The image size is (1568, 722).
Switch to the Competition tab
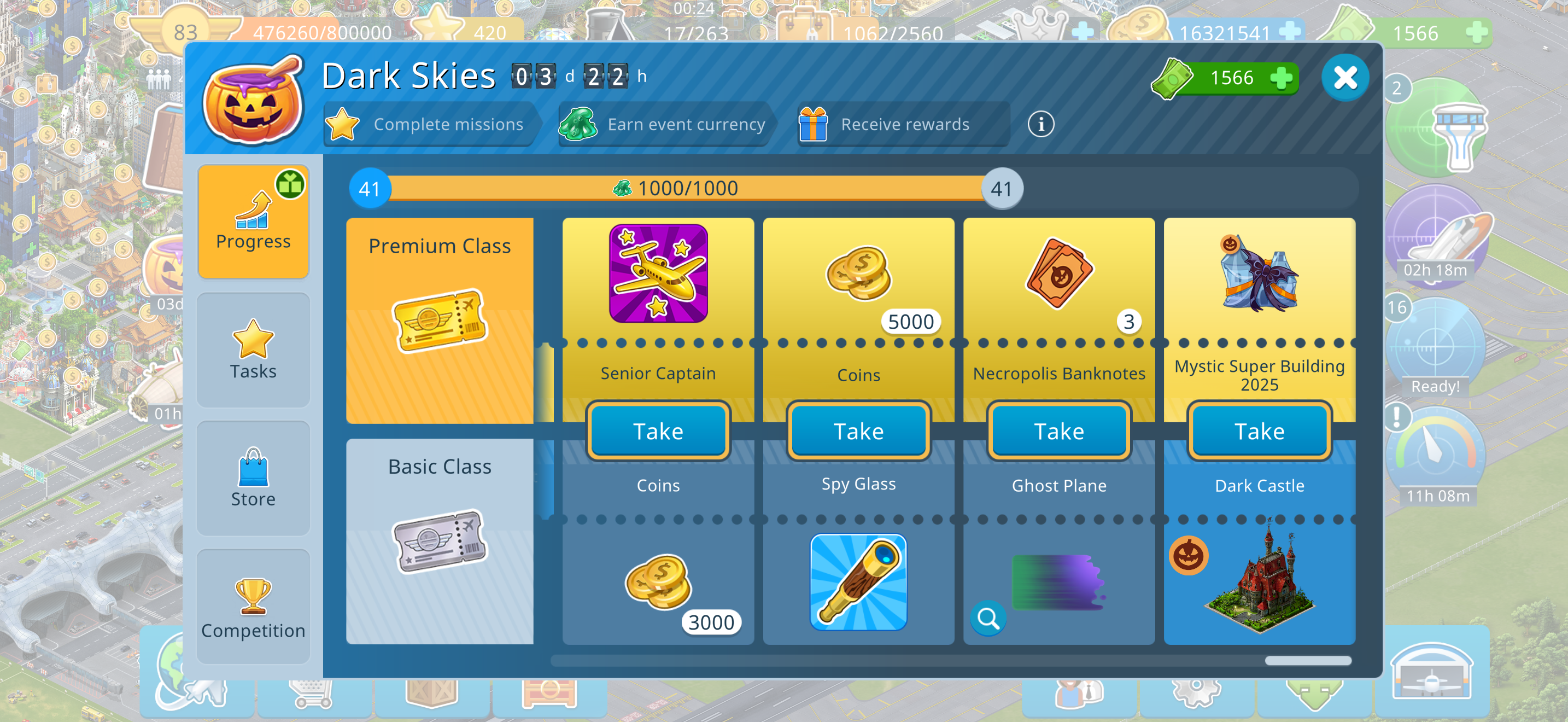(x=253, y=607)
